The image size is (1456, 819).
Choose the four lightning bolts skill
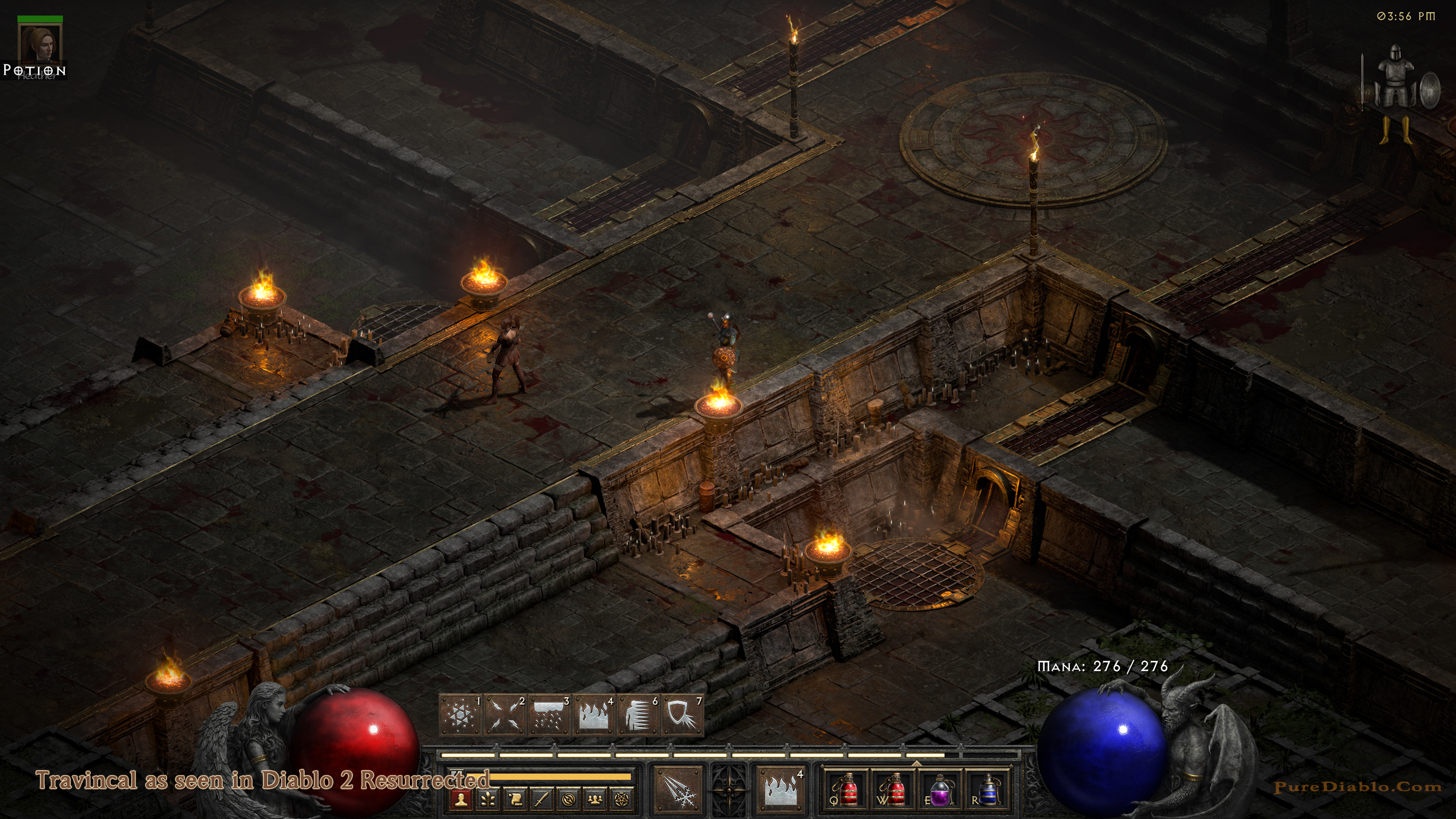pyautogui.click(x=504, y=715)
